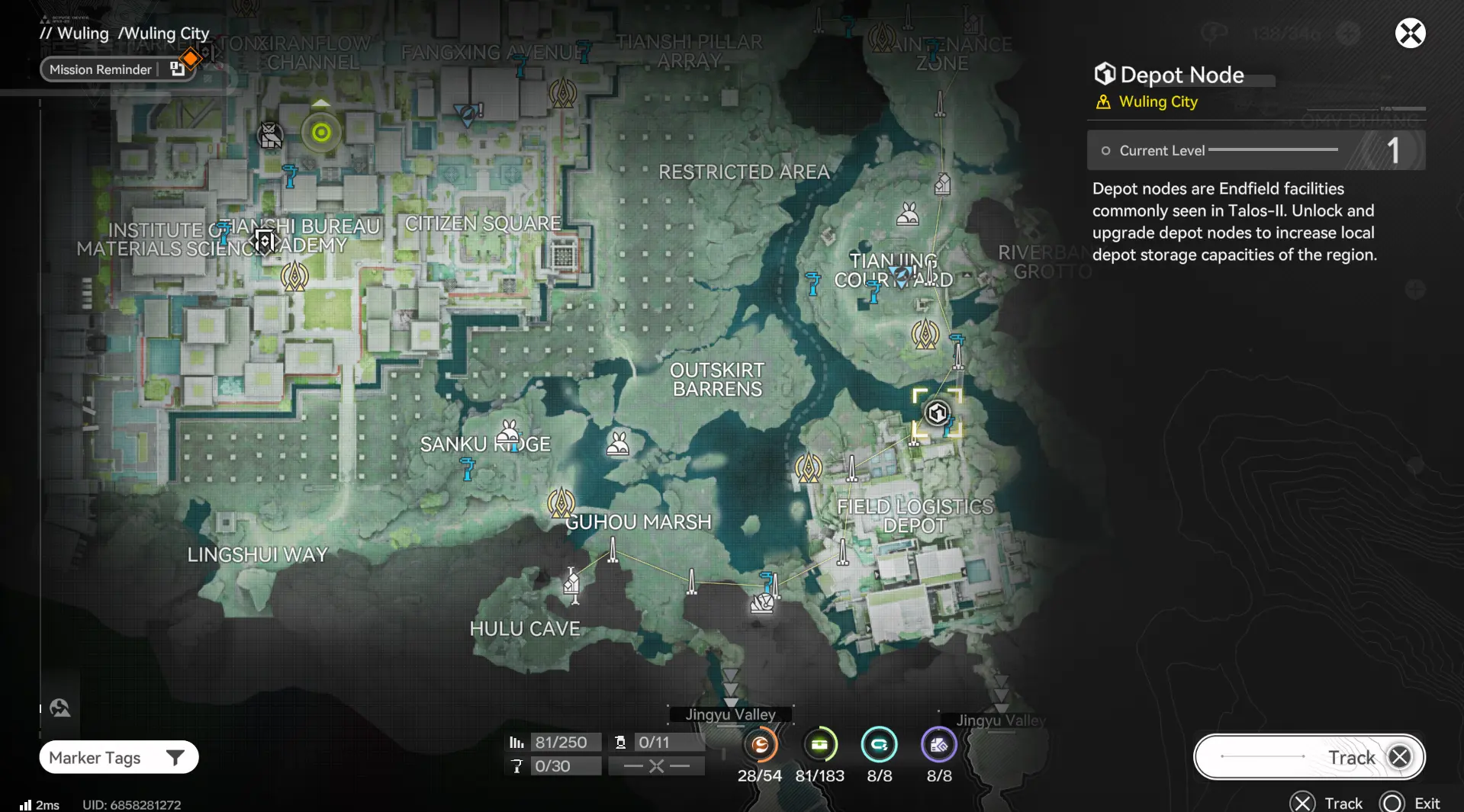
Task: Select the rabbit marker above Tianjing Courtyard
Action: pyautogui.click(x=908, y=214)
